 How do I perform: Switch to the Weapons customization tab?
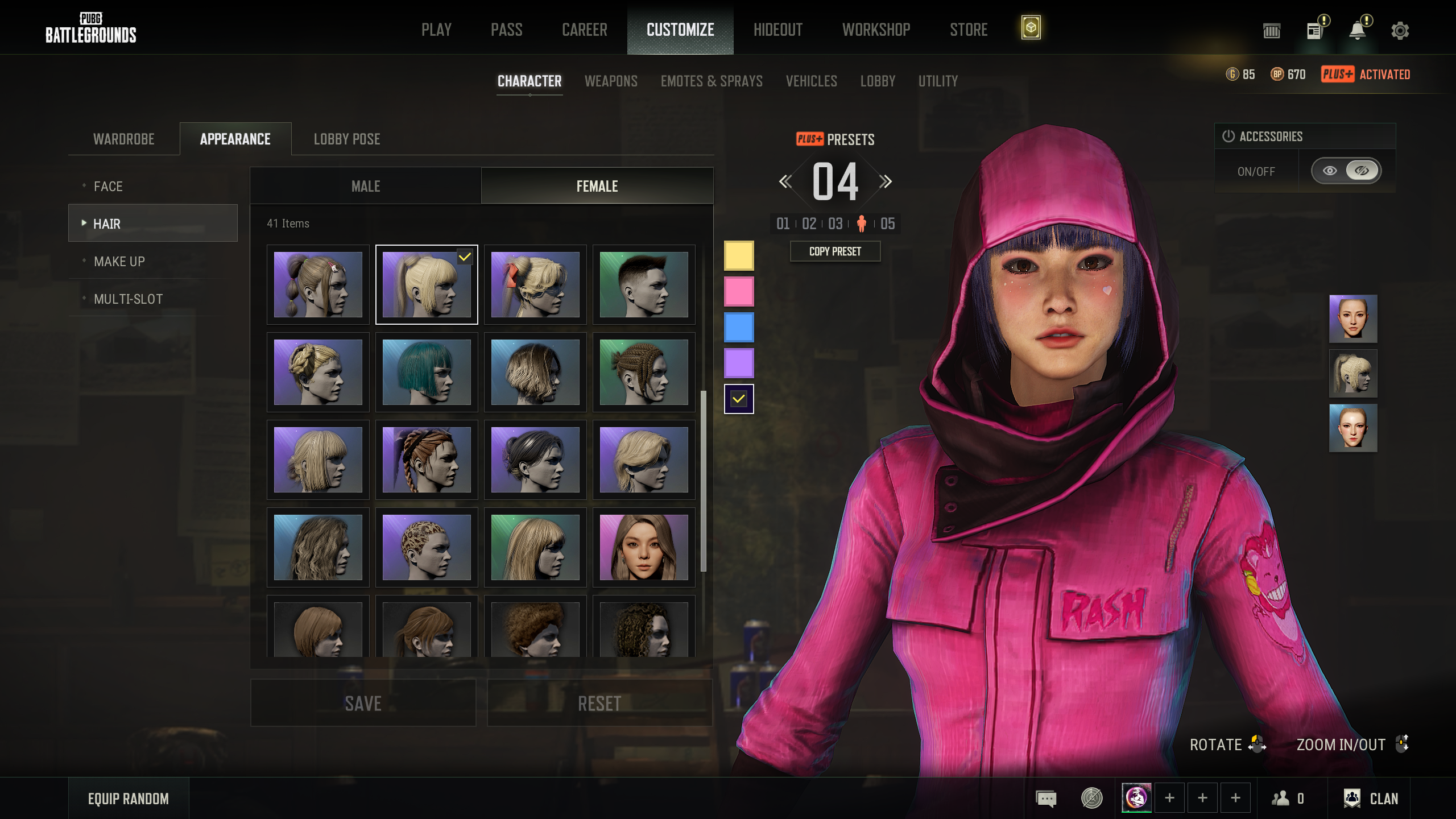coord(611,81)
